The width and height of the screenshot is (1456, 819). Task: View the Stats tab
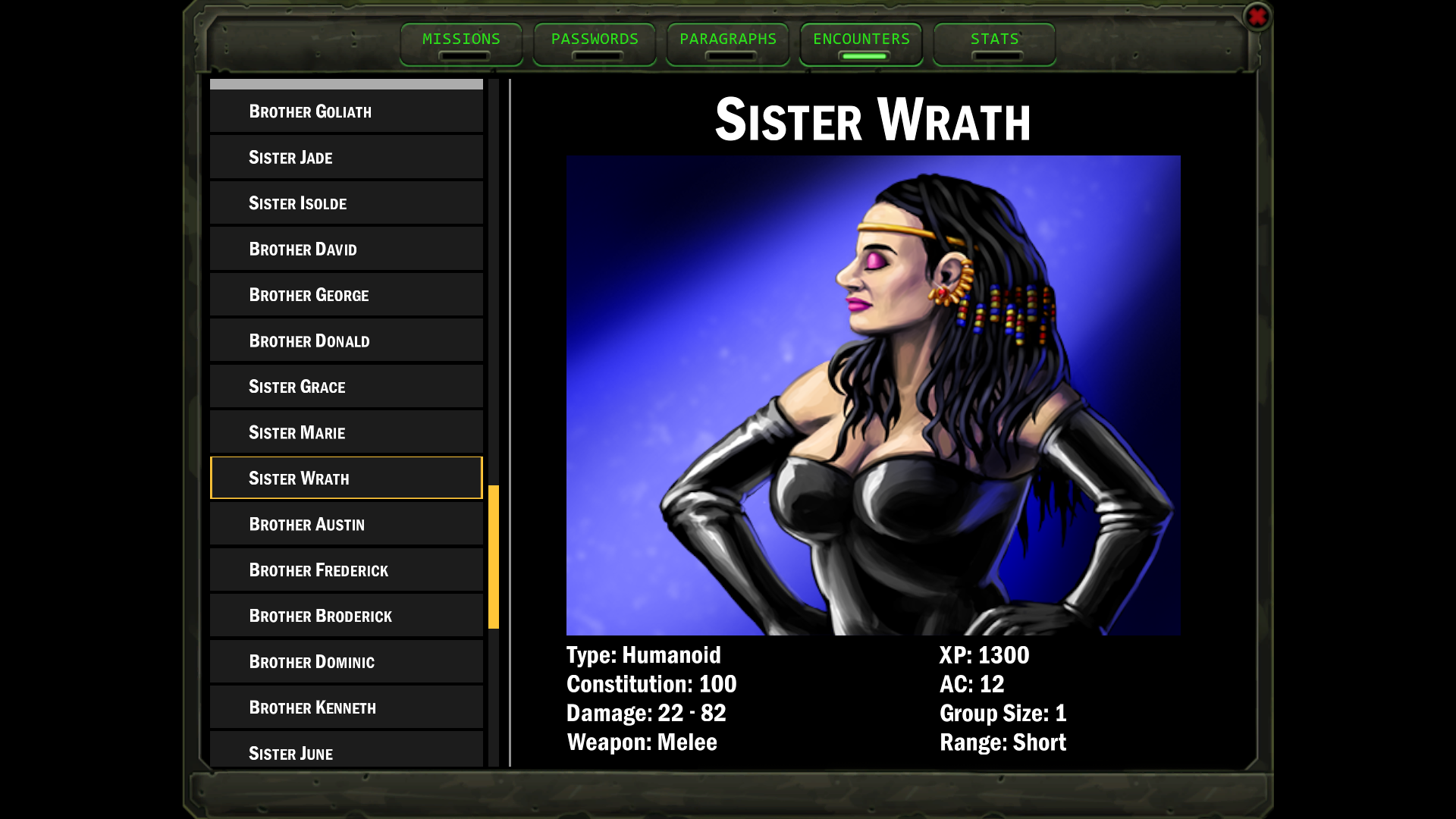994,44
